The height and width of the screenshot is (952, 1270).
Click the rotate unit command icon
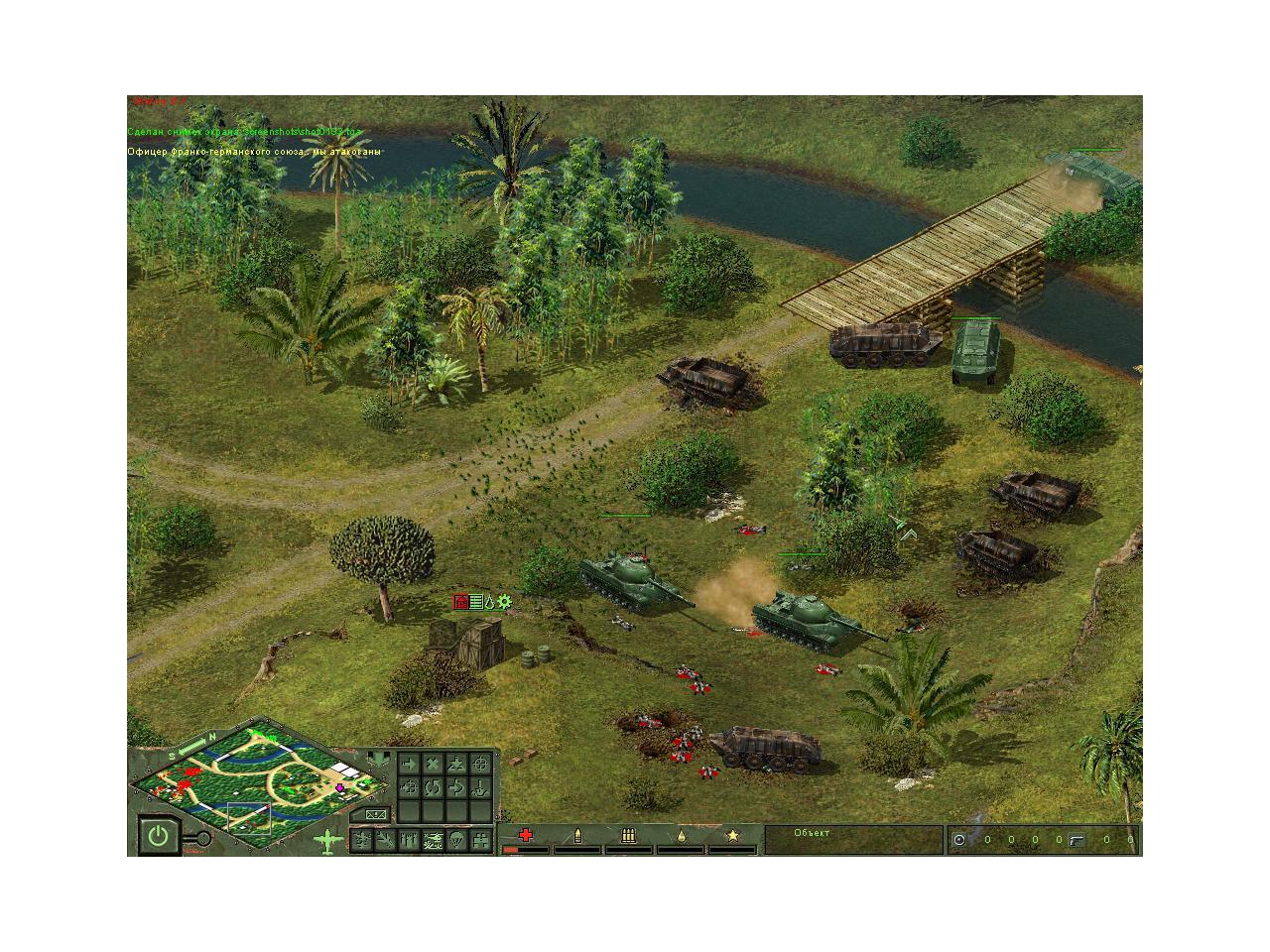[x=433, y=787]
